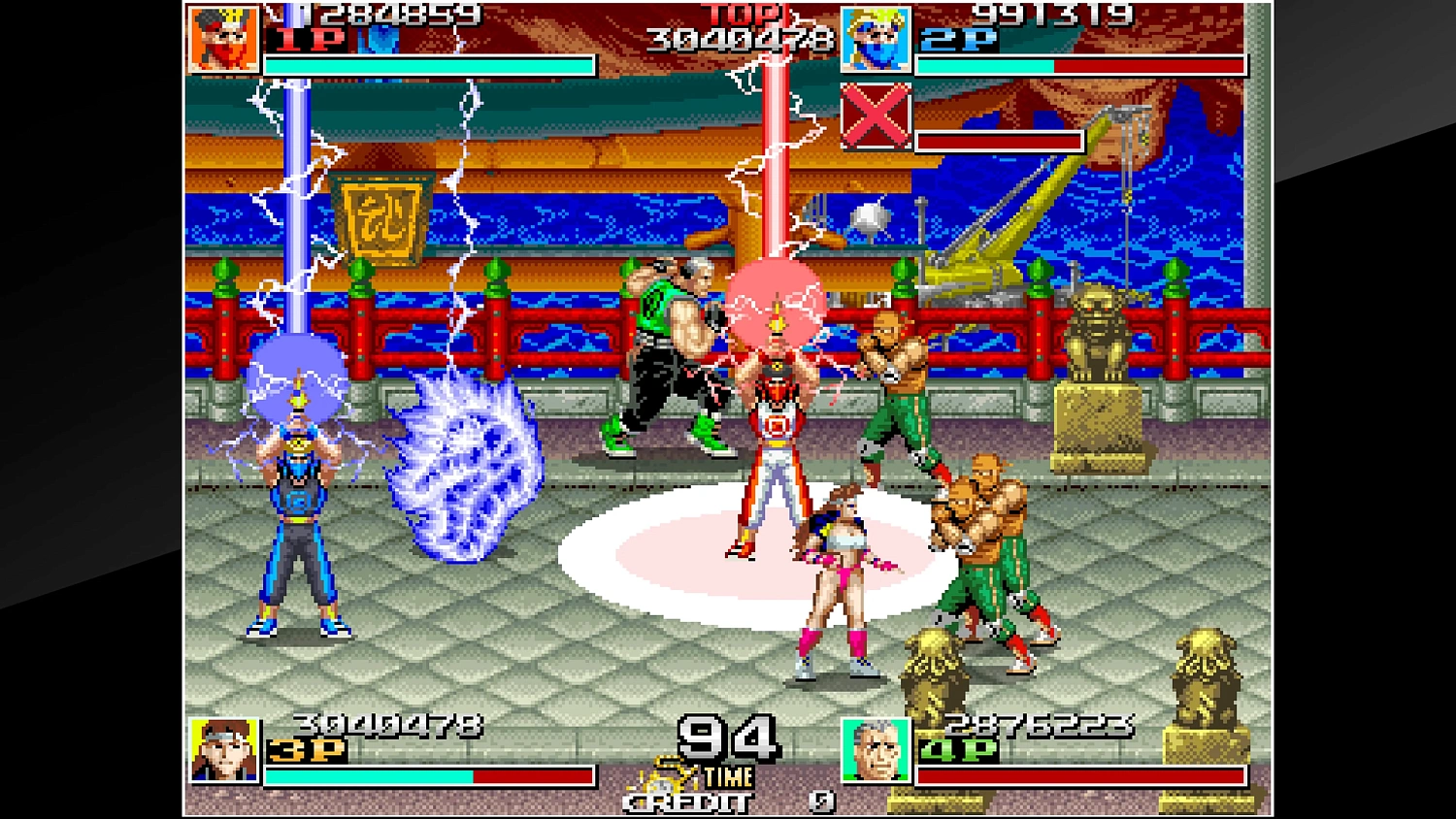The image size is (1456, 819).
Task: Toggle the depleted red life bar under the X
Action: tap(1002, 141)
